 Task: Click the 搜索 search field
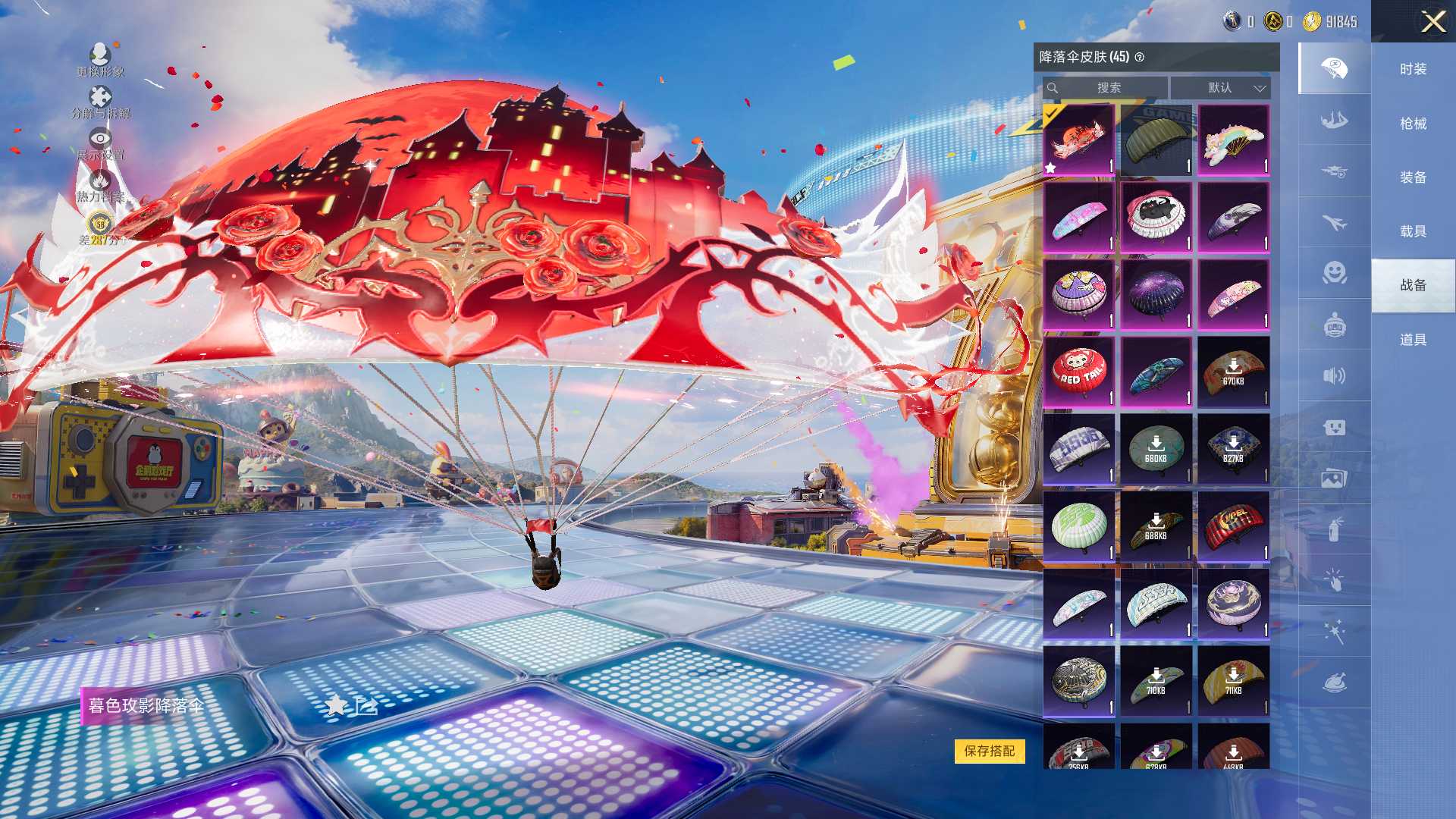(1107, 88)
